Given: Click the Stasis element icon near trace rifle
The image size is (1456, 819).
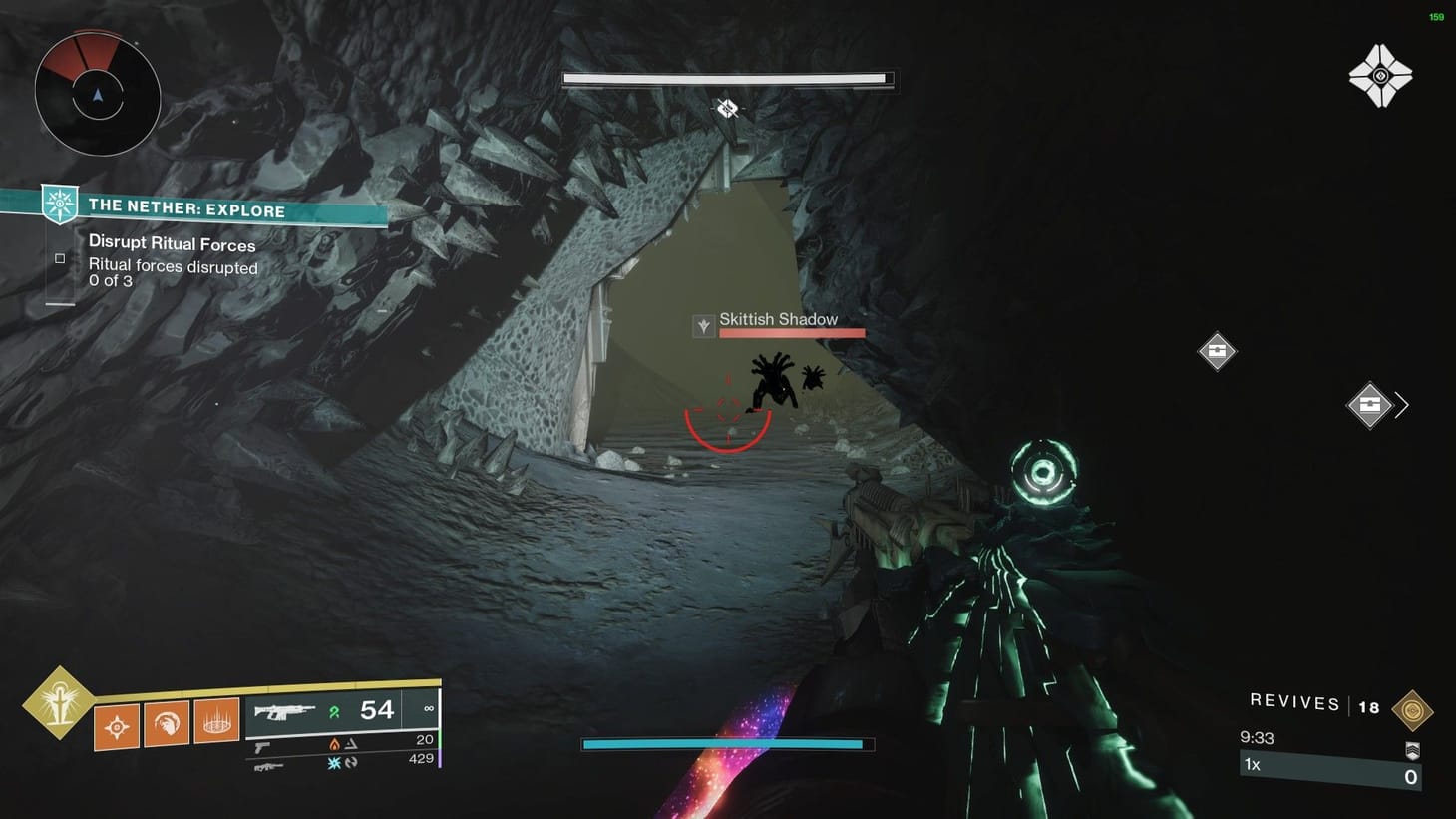Looking at the screenshot, I should pyautogui.click(x=333, y=763).
